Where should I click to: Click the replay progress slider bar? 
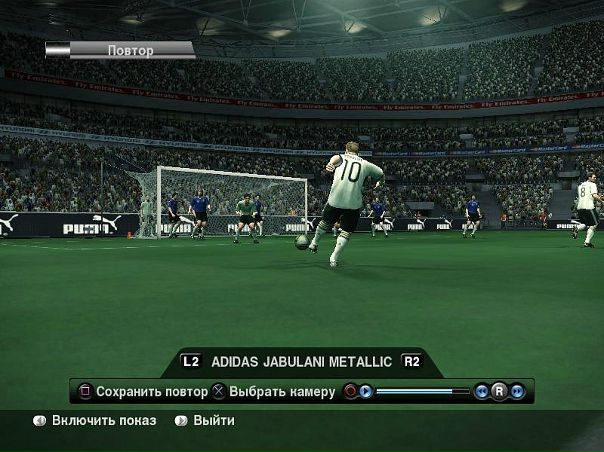point(422,391)
